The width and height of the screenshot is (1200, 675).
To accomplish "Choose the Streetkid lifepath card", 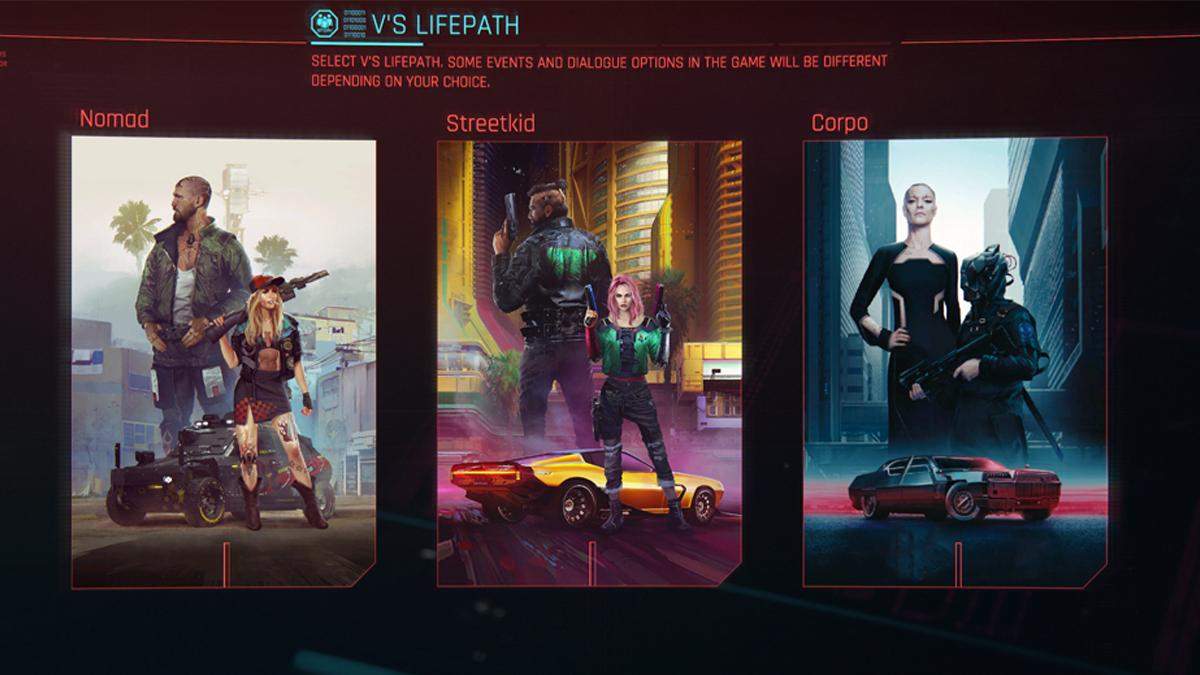I will click(x=589, y=361).
